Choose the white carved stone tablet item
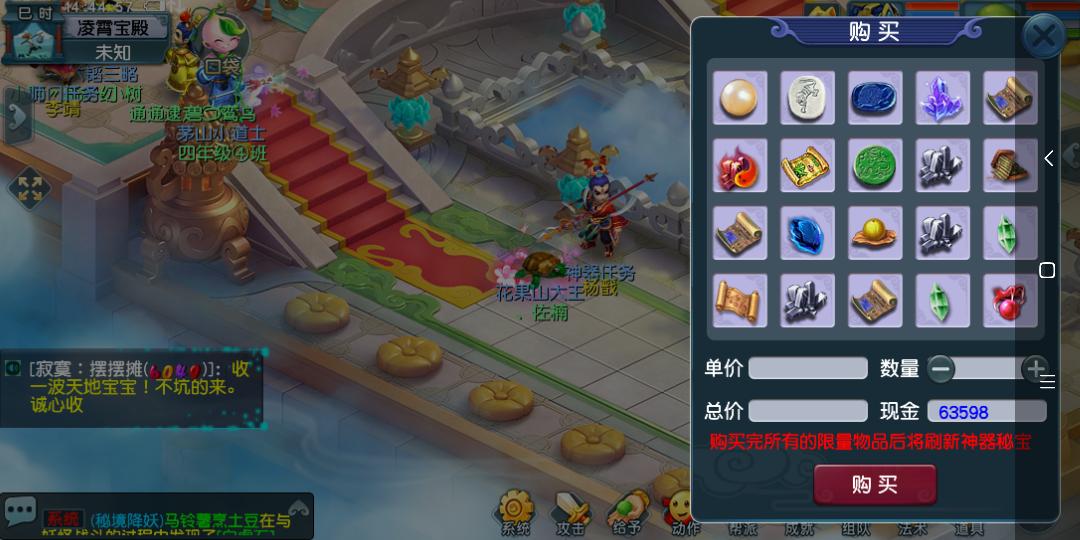This screenshot has width=1080, height=540. click(808, 98)
